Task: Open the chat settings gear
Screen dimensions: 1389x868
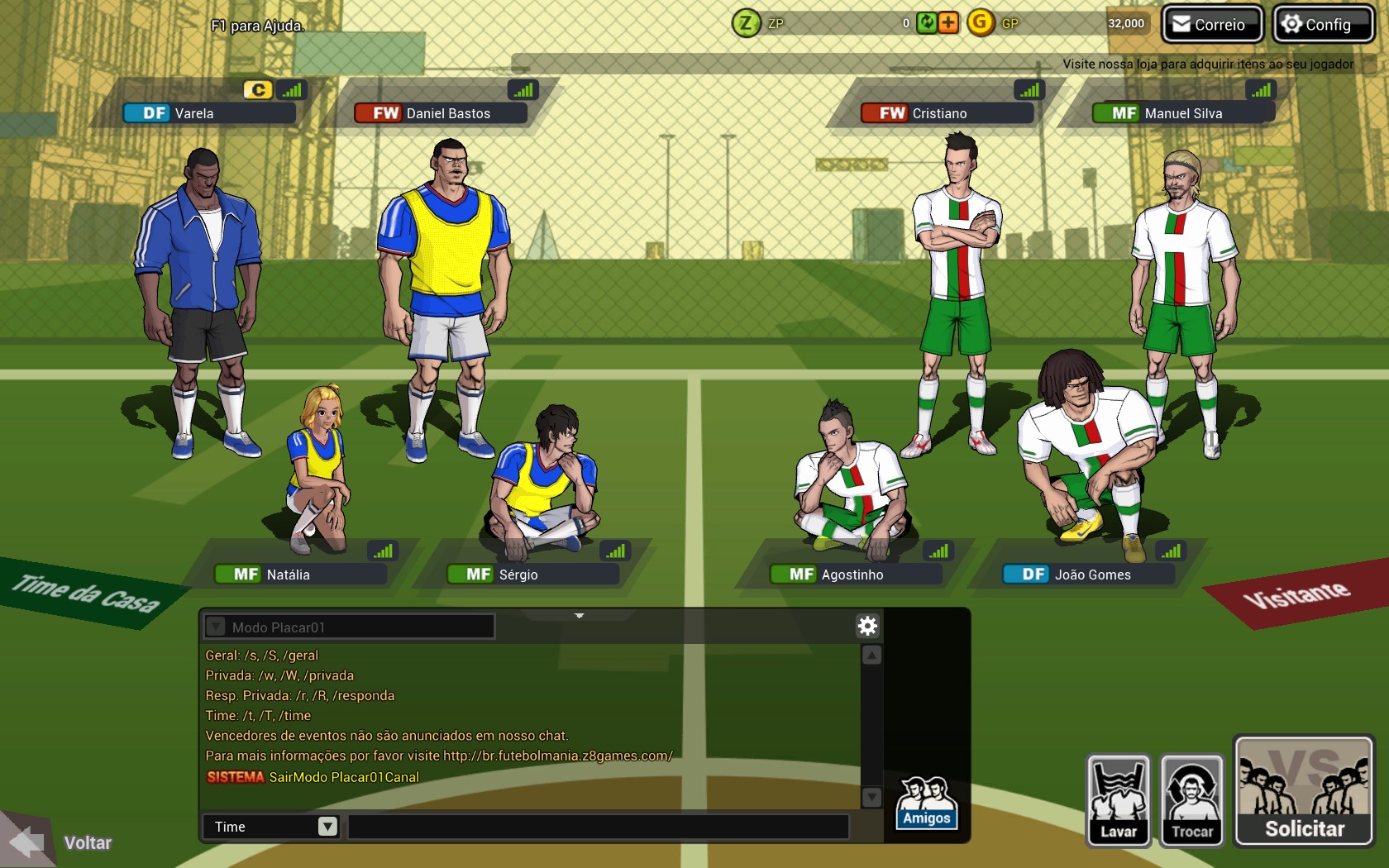Action: (866, 627)
